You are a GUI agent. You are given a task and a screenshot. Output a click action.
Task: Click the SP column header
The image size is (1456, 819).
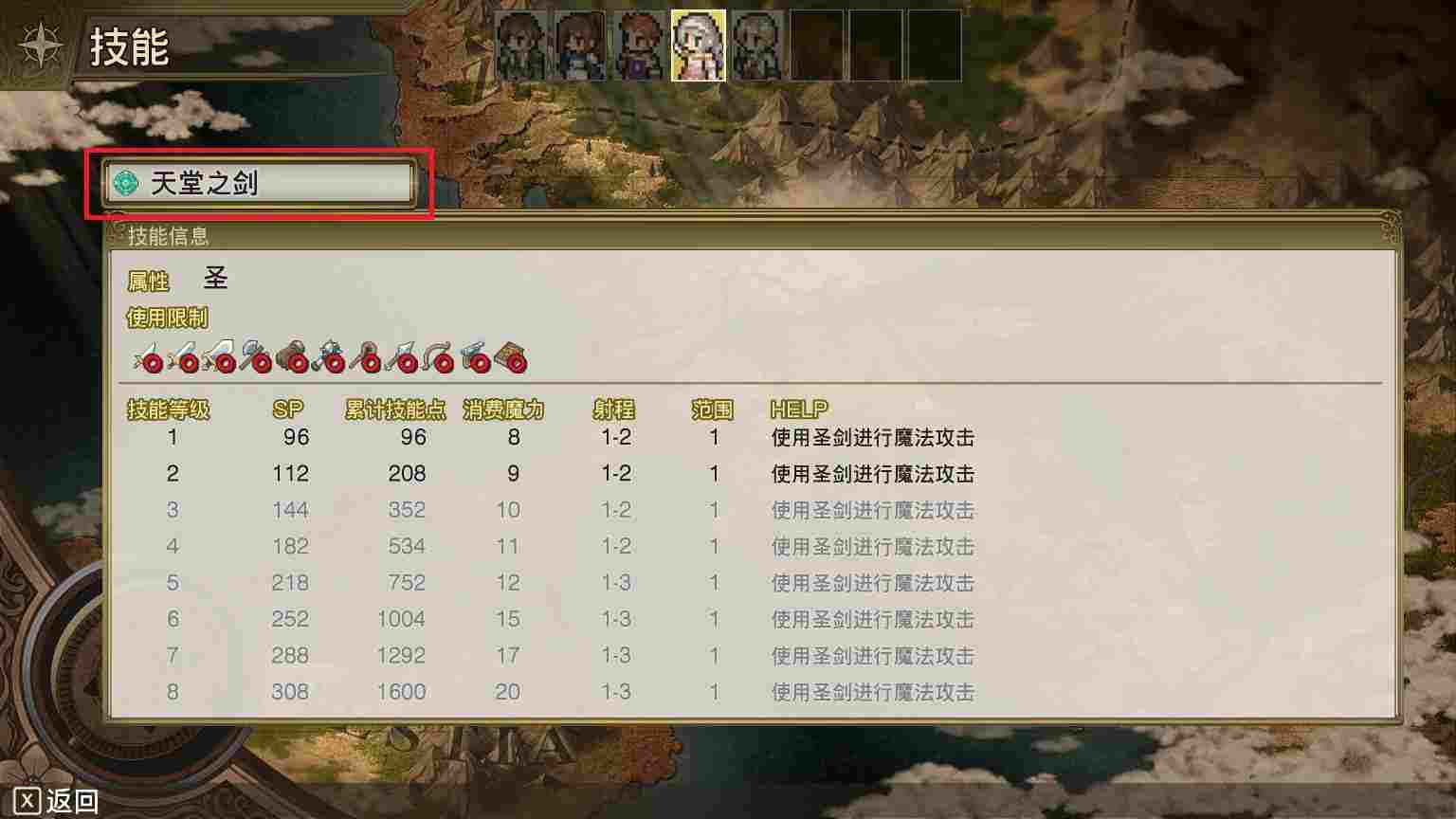click(x=289, y=409)
